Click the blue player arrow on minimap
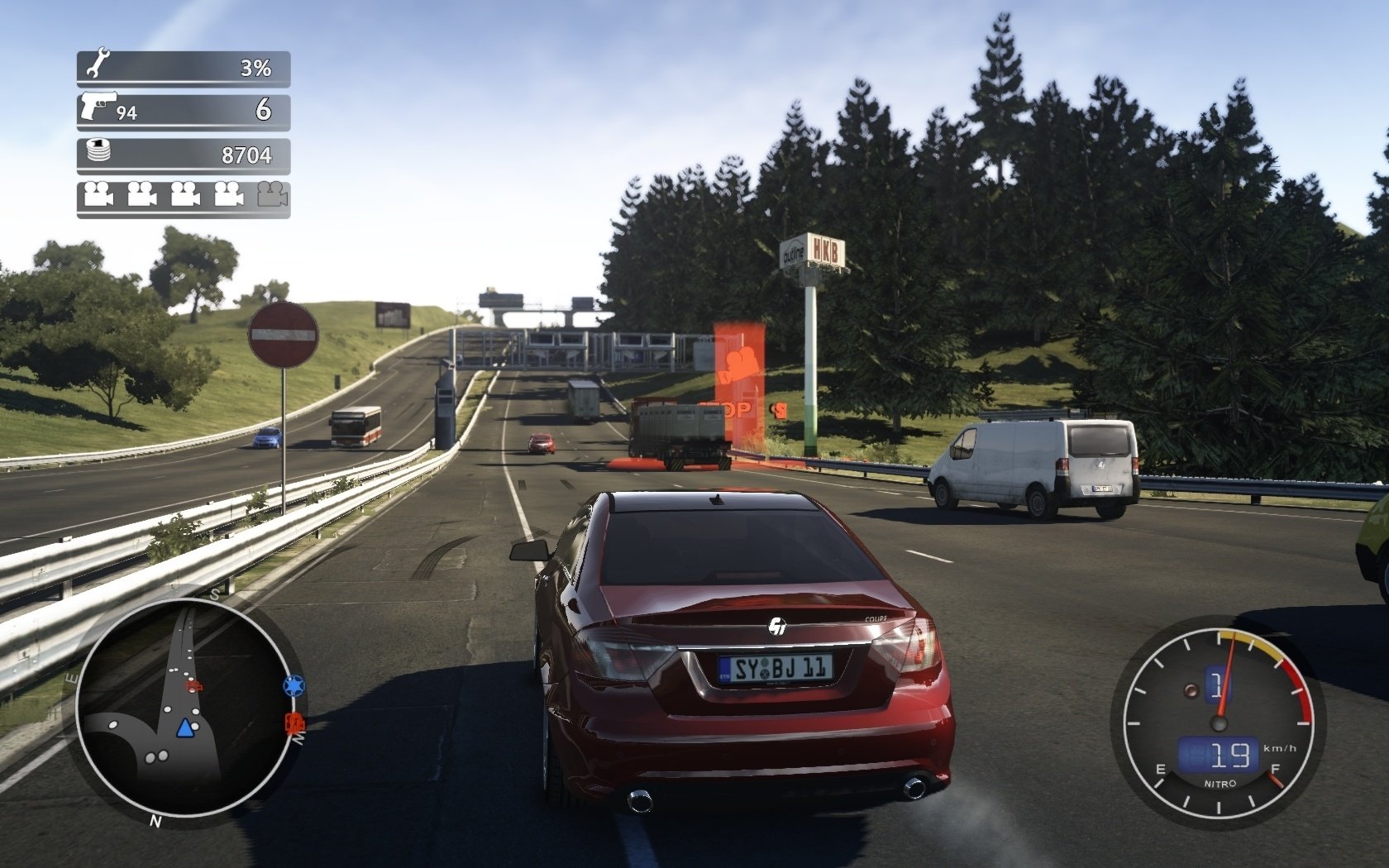Viewport: 1389px width, 868px height. (185, 728)
